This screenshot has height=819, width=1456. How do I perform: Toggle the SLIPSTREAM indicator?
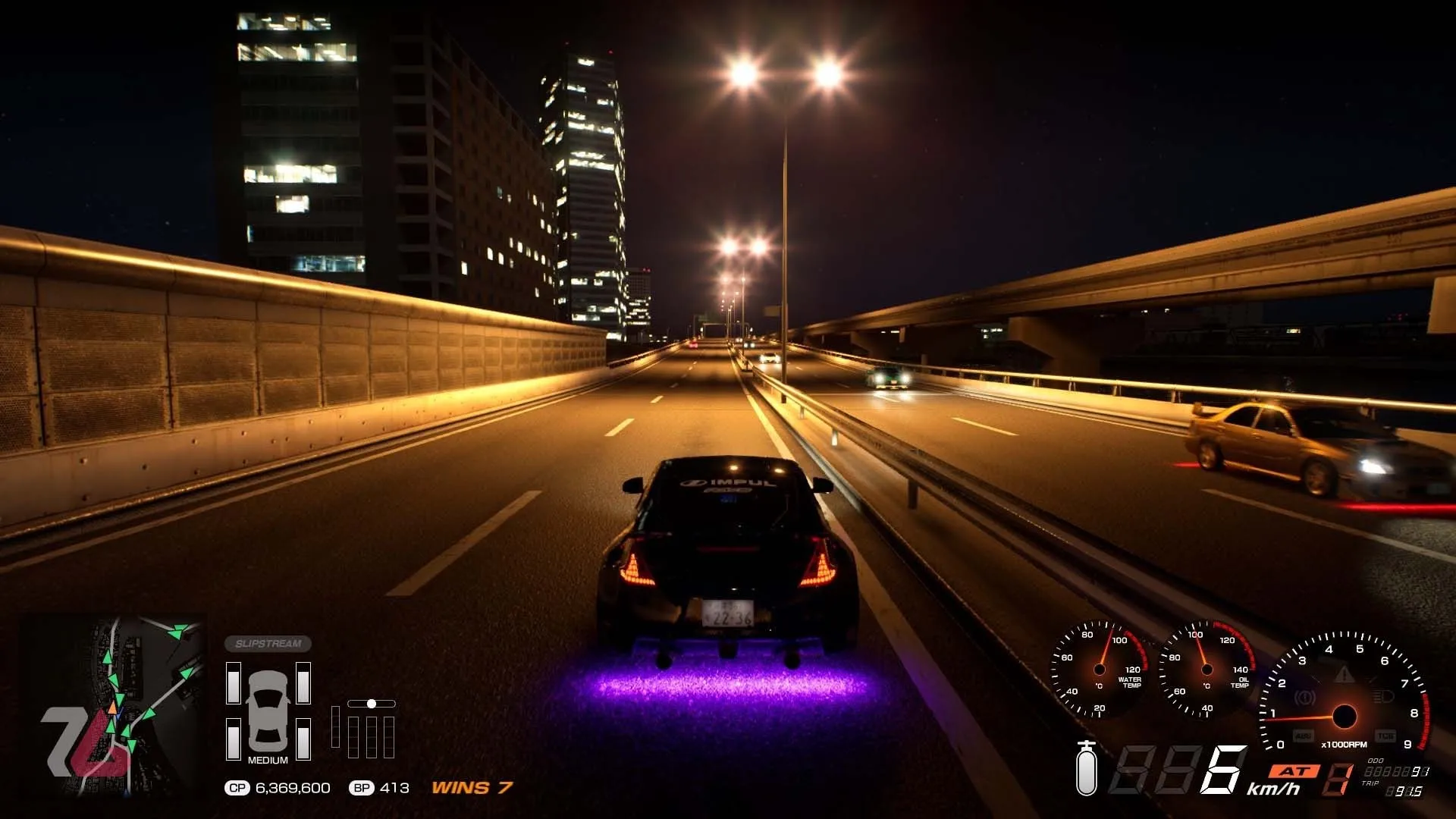(x=269, y=643)
